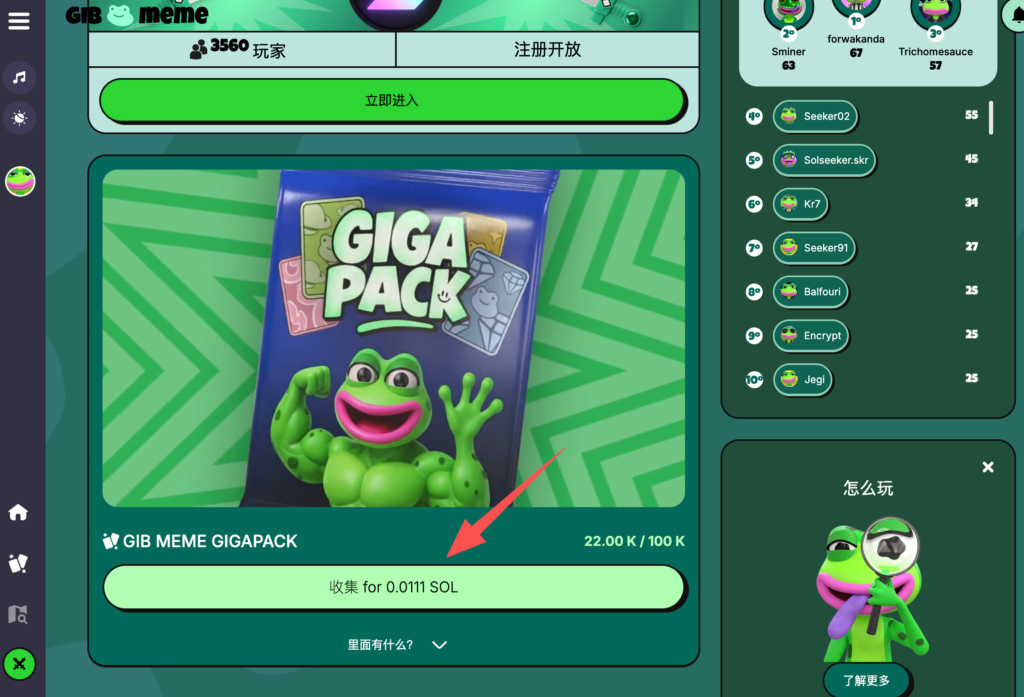Buy pack with 收集 for 0.0111 SOL
1024x697 pixels.
(394, 587)
